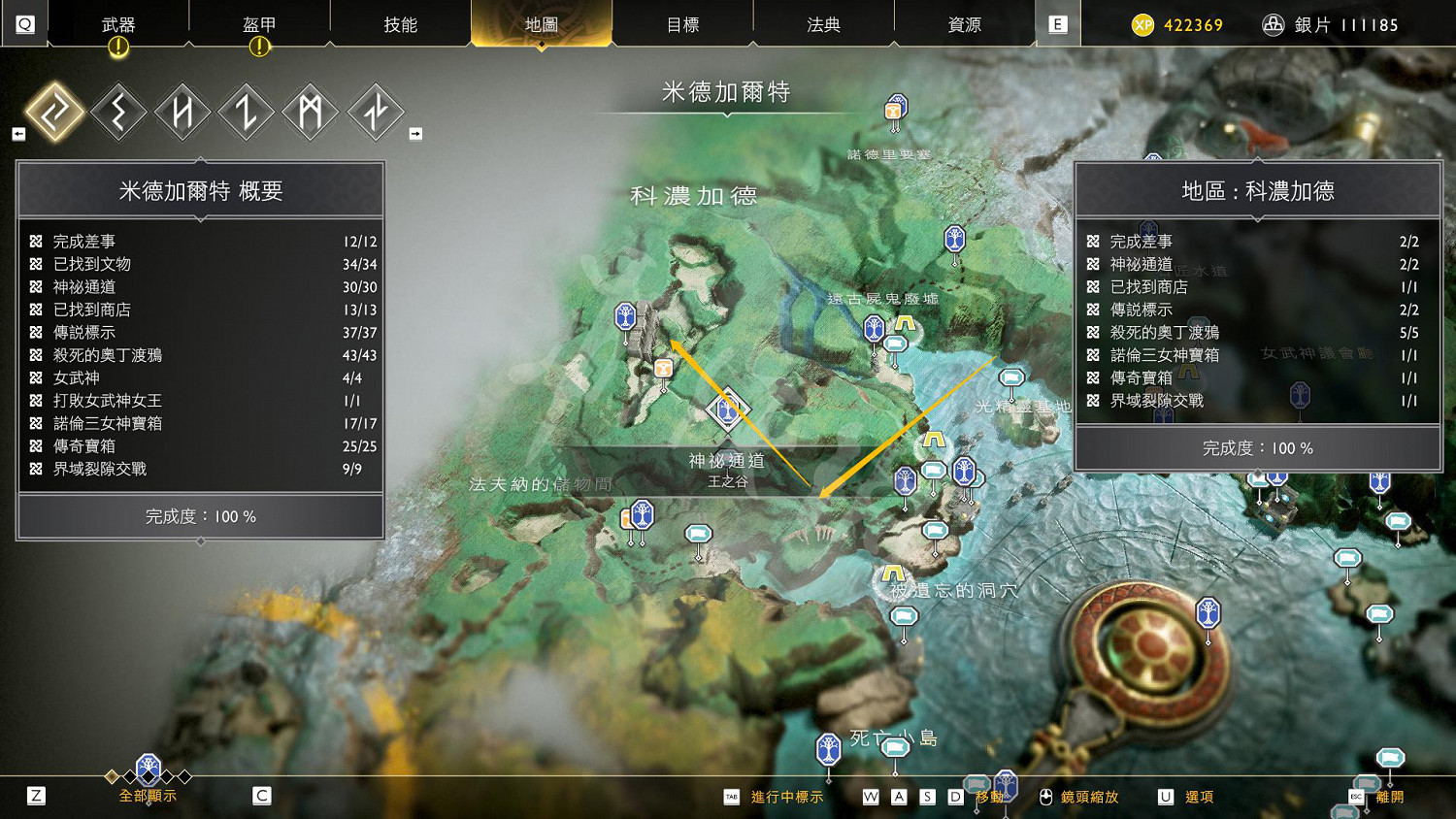Click the left arrow to previous realm
This screenshot has width=1456, height=819.
pyautogui.click(x=17, y=133)
